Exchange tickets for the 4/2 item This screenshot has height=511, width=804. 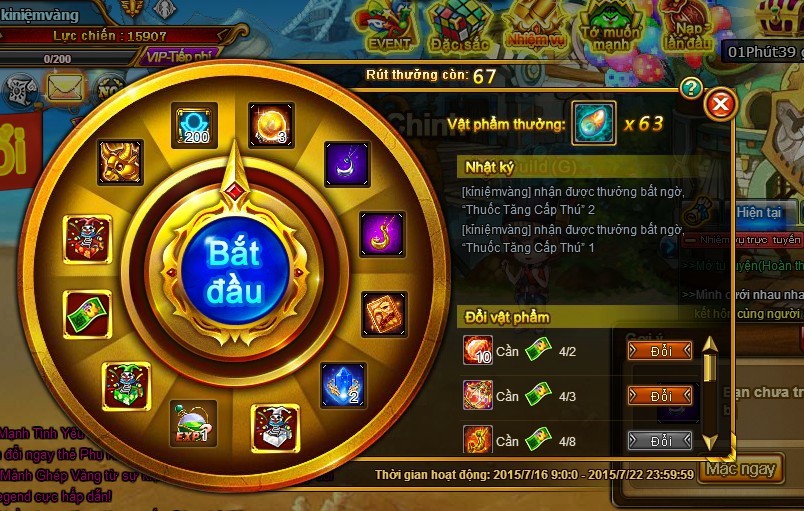coord(660,351)
